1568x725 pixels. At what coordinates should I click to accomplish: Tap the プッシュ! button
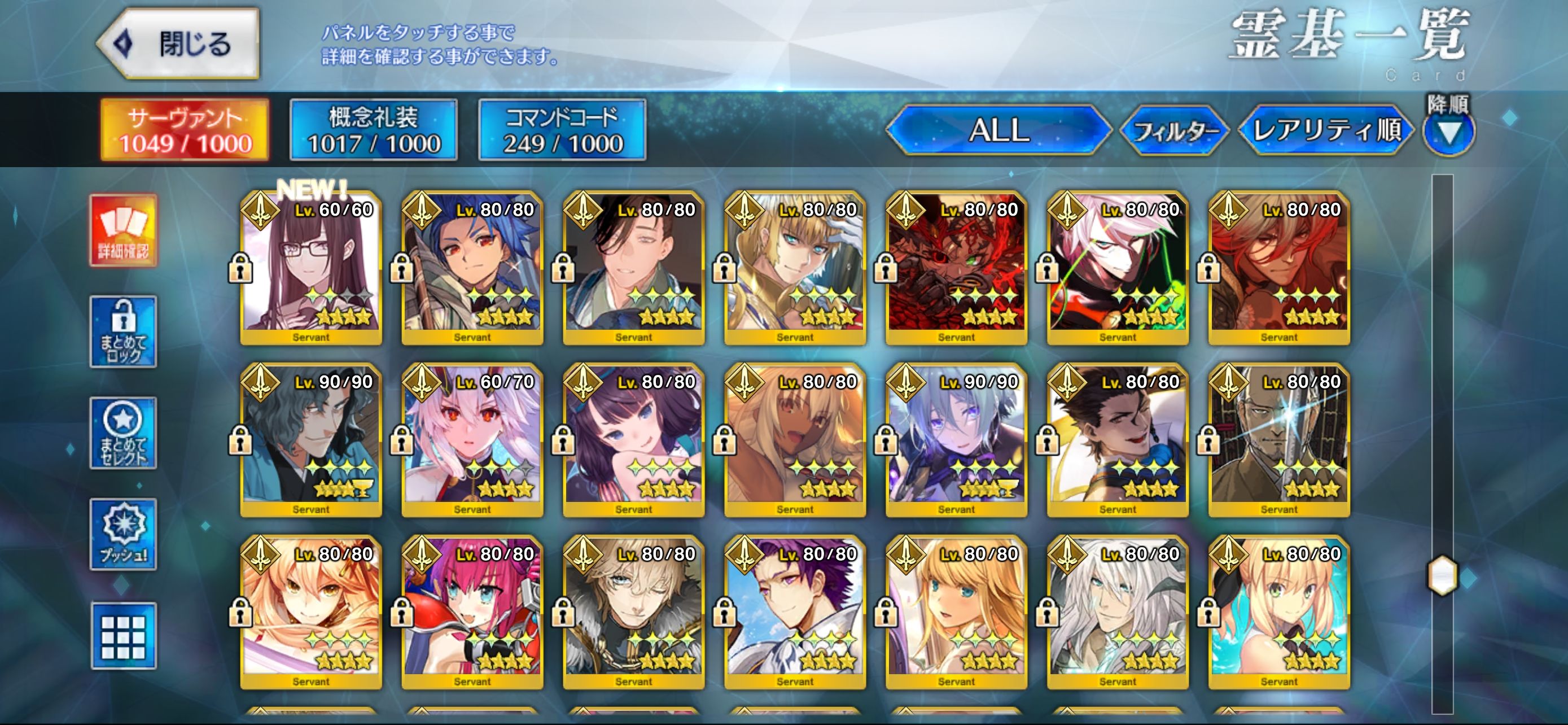(x=124, y=534)
